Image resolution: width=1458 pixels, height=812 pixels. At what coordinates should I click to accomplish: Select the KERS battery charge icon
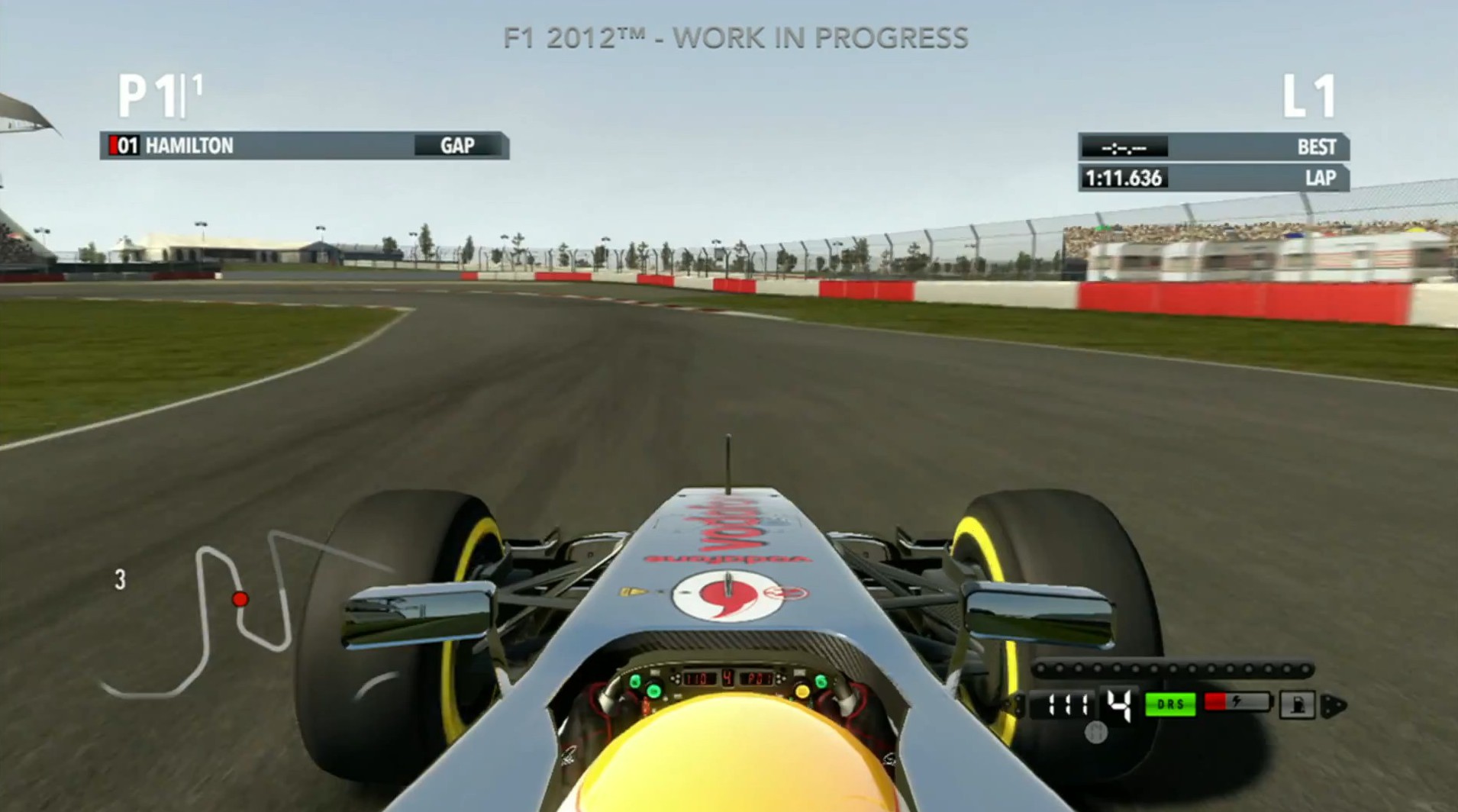pos(1237,702)
